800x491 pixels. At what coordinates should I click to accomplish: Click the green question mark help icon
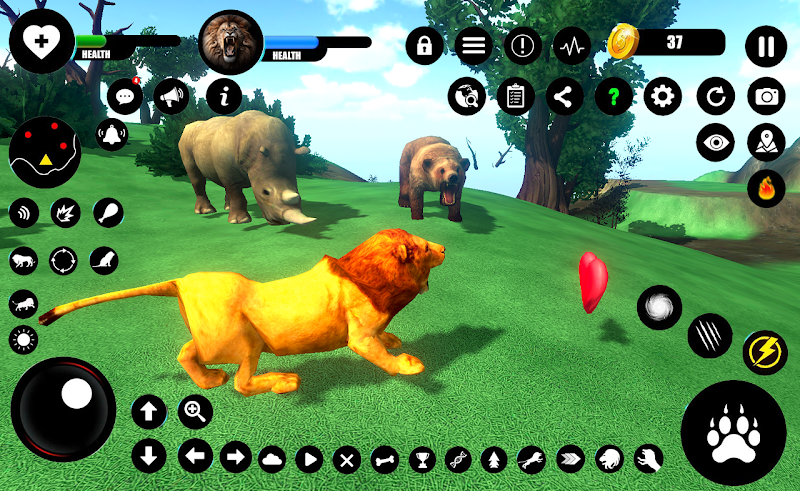(x=613, y=97)
